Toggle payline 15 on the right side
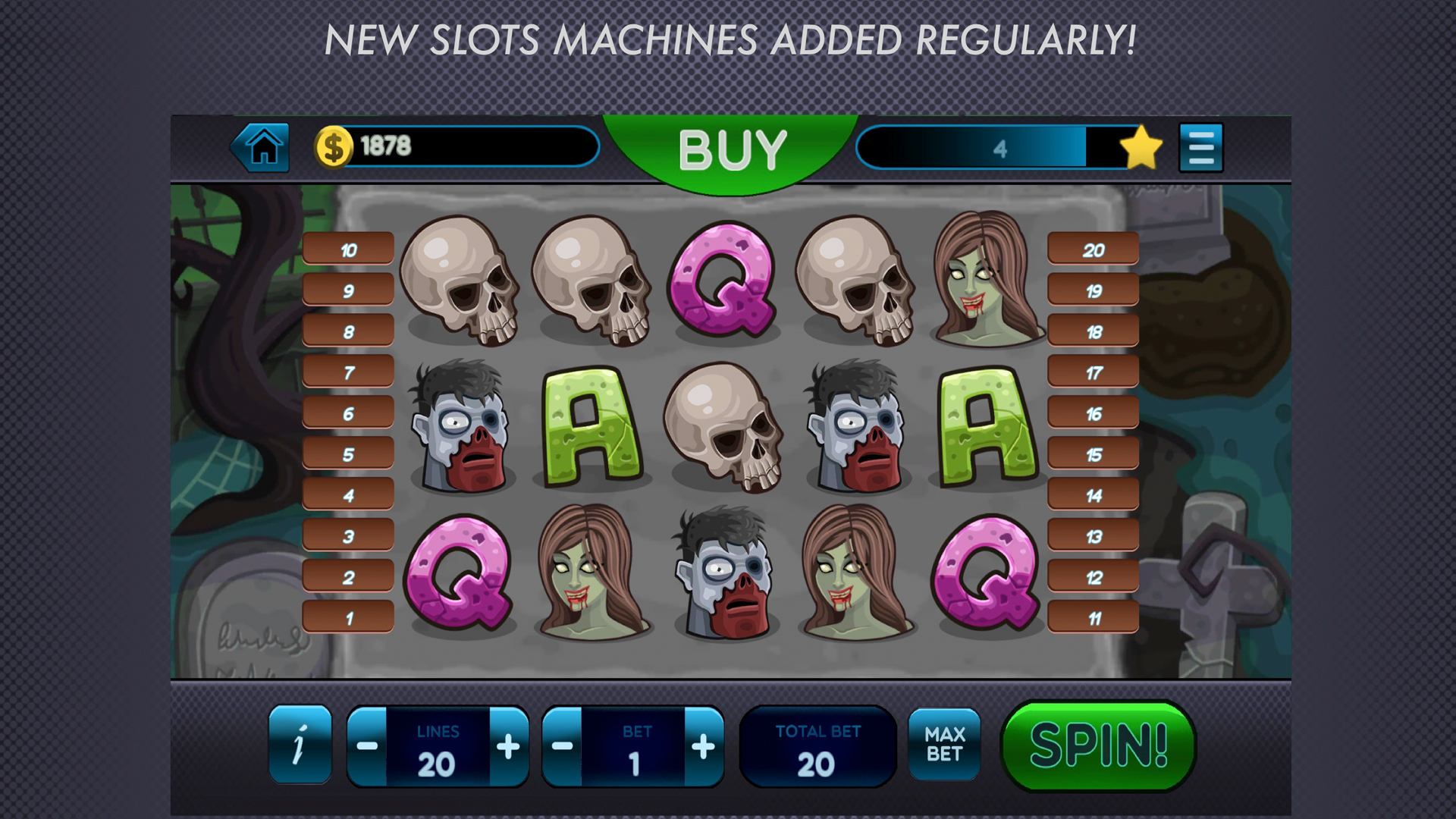 [x=1092, y=453]
